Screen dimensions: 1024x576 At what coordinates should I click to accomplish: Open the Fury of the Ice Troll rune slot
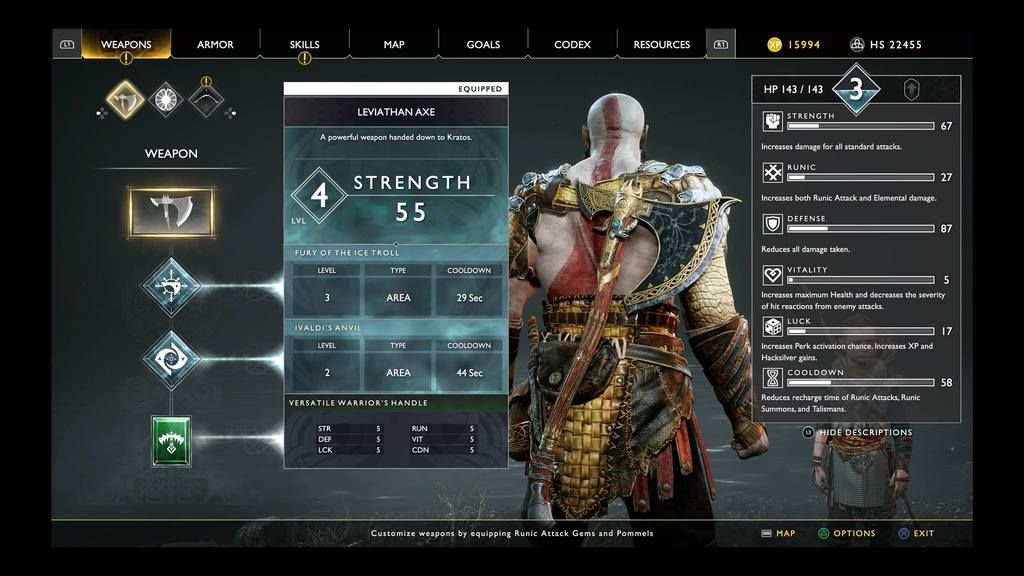click(x=171, y=286)
